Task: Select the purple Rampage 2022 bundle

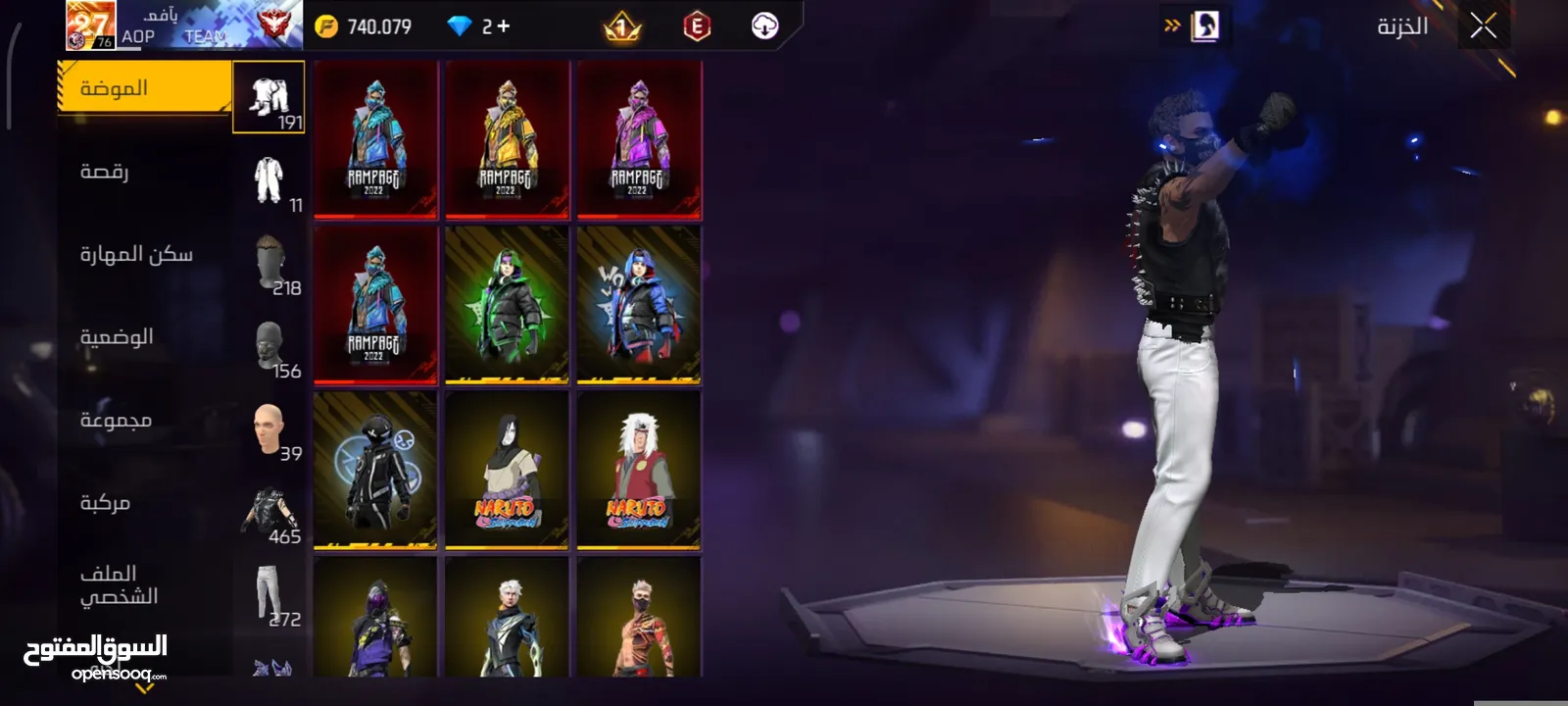Action: tap(639, 139)
